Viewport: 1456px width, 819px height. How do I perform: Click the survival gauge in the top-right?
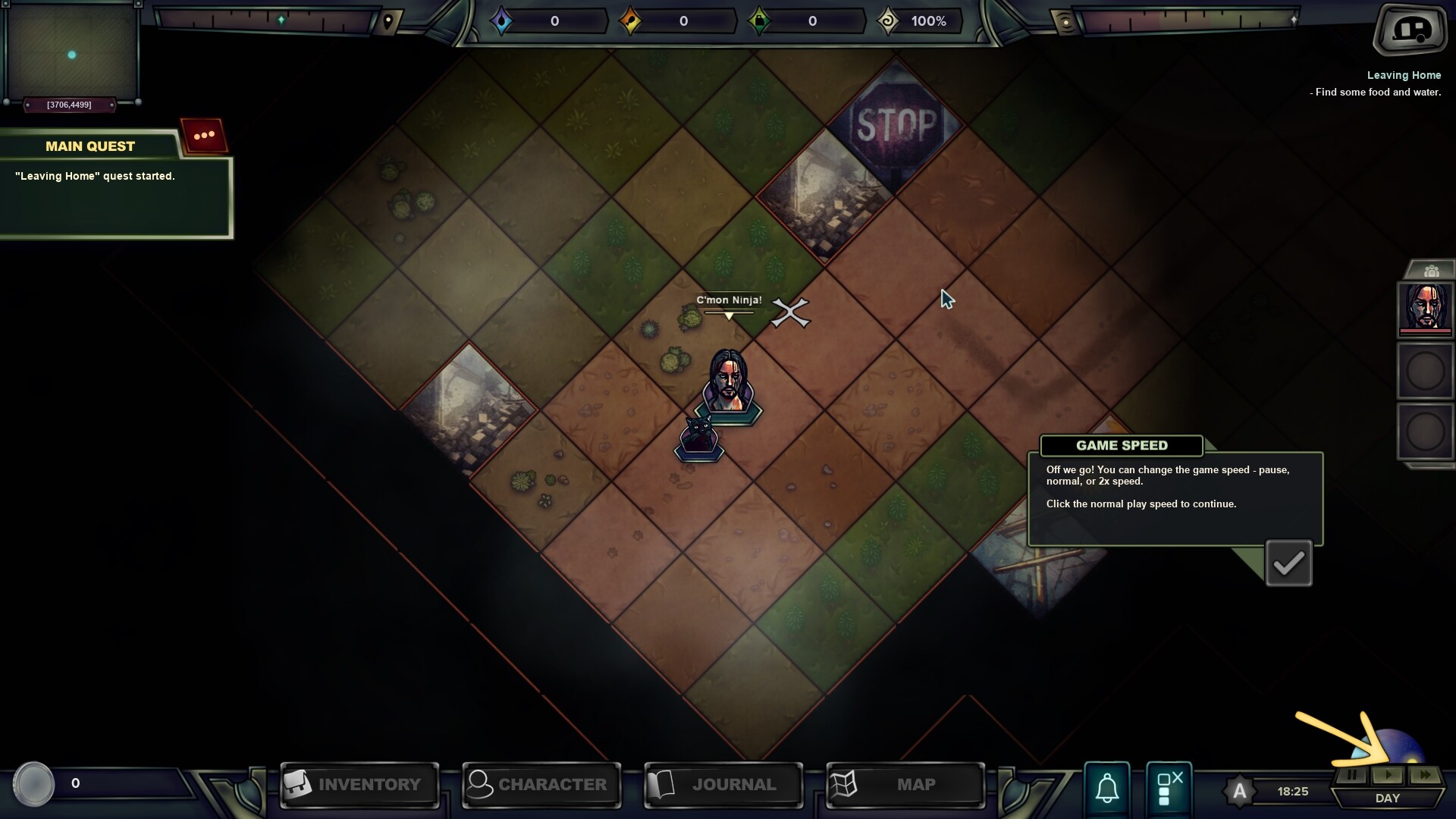[x=1183, y=20]
